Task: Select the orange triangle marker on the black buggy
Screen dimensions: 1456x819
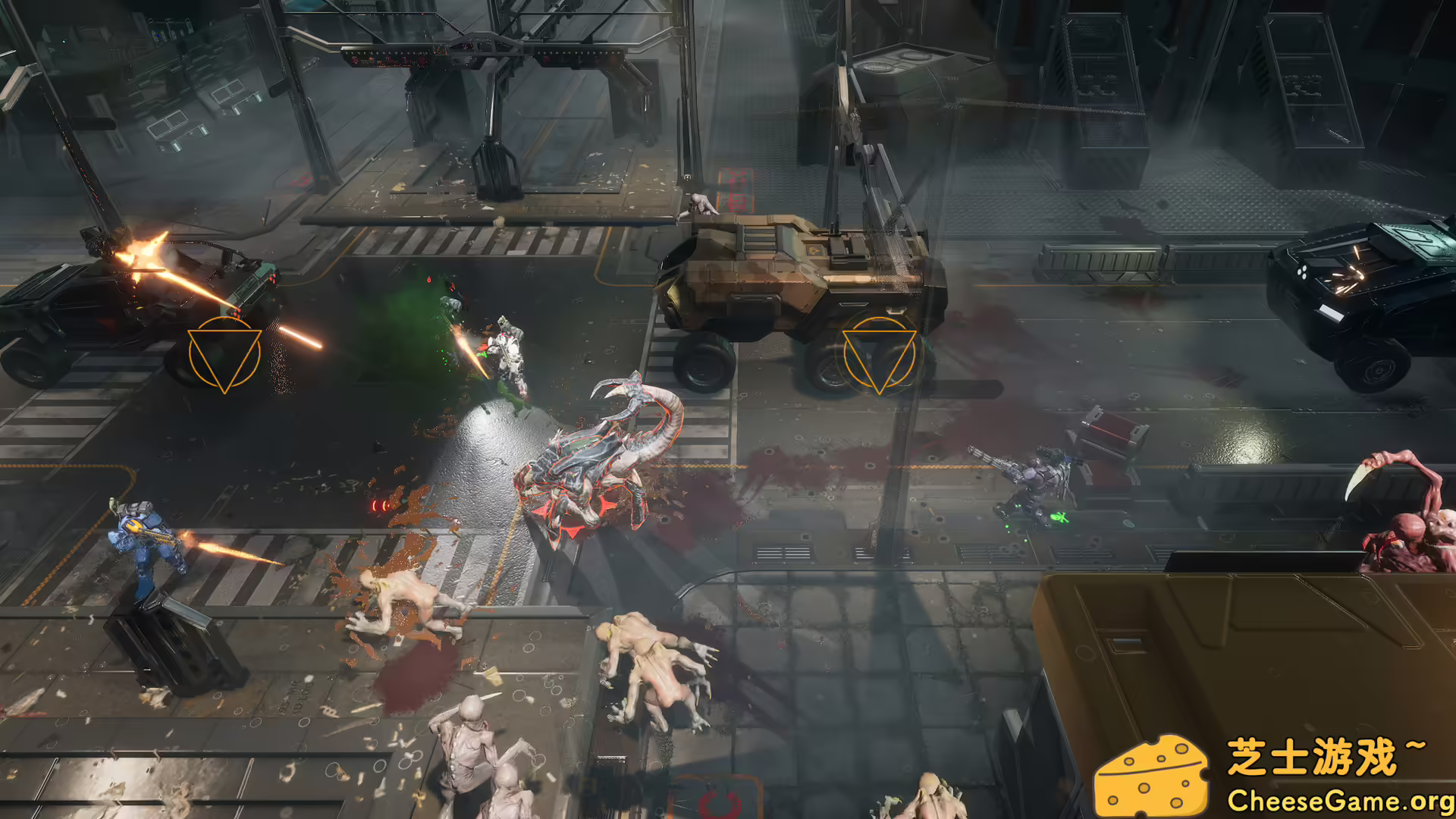Action: 224,354
